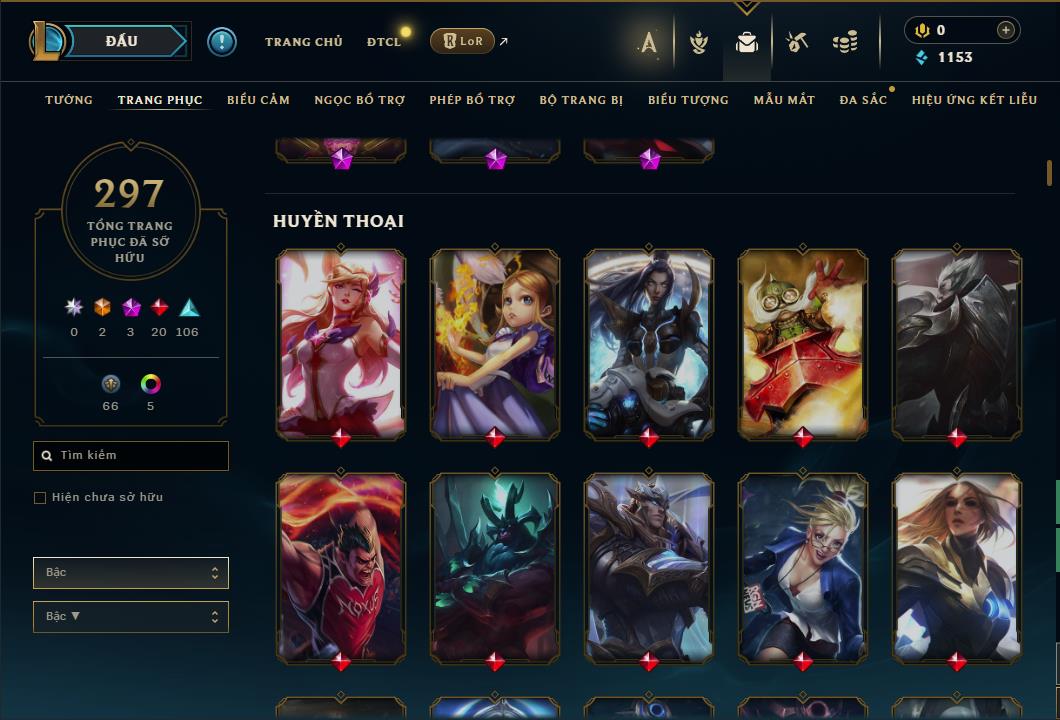Open the NGỌC BỔ TRỢ tab
The width and height of the screenshot is (1060, 720).
click(x=359, y=100)
